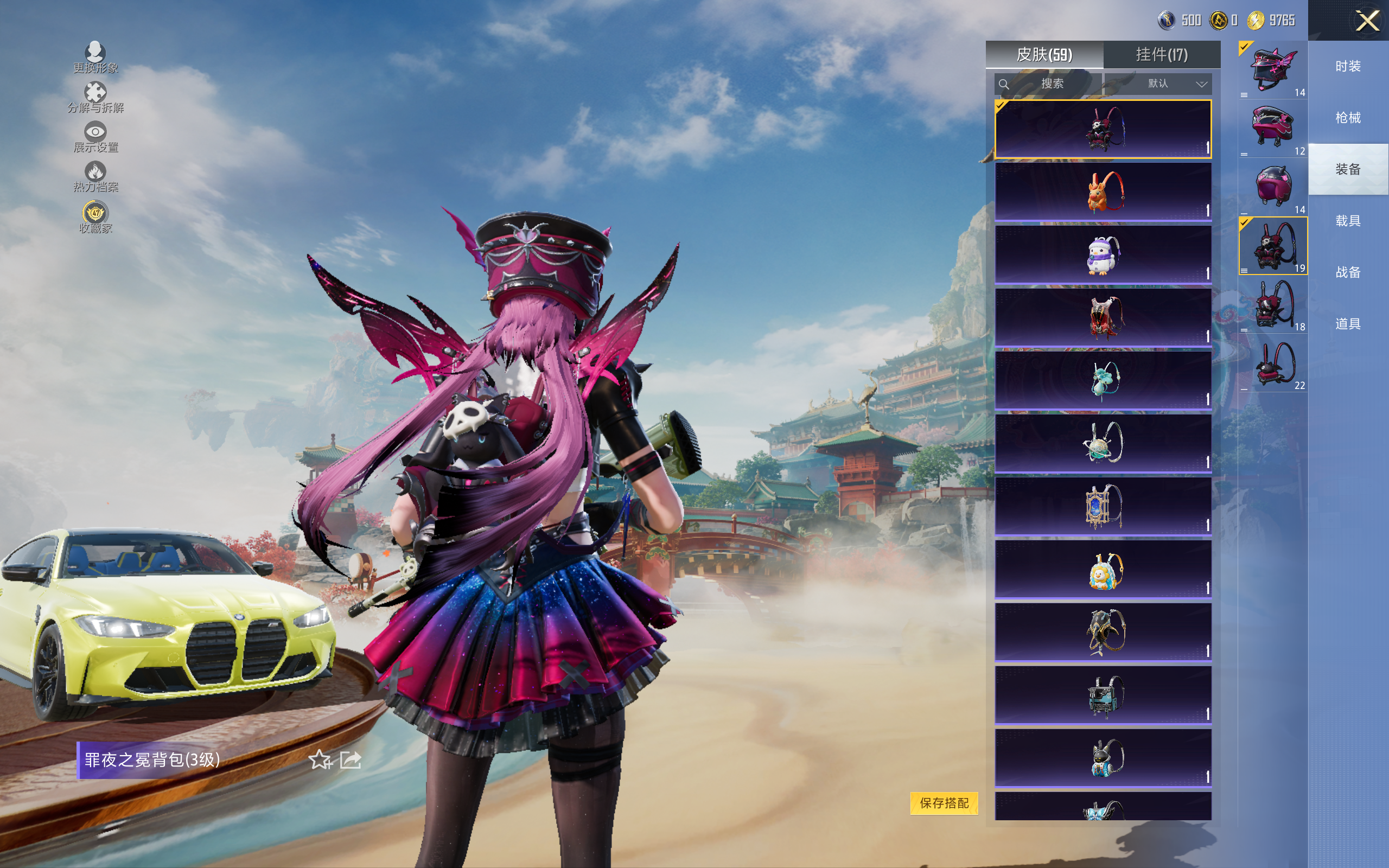Viewport: 1389px width, 868px height.
Task: Go to the 枪械 category
Action: [1348, 118]
